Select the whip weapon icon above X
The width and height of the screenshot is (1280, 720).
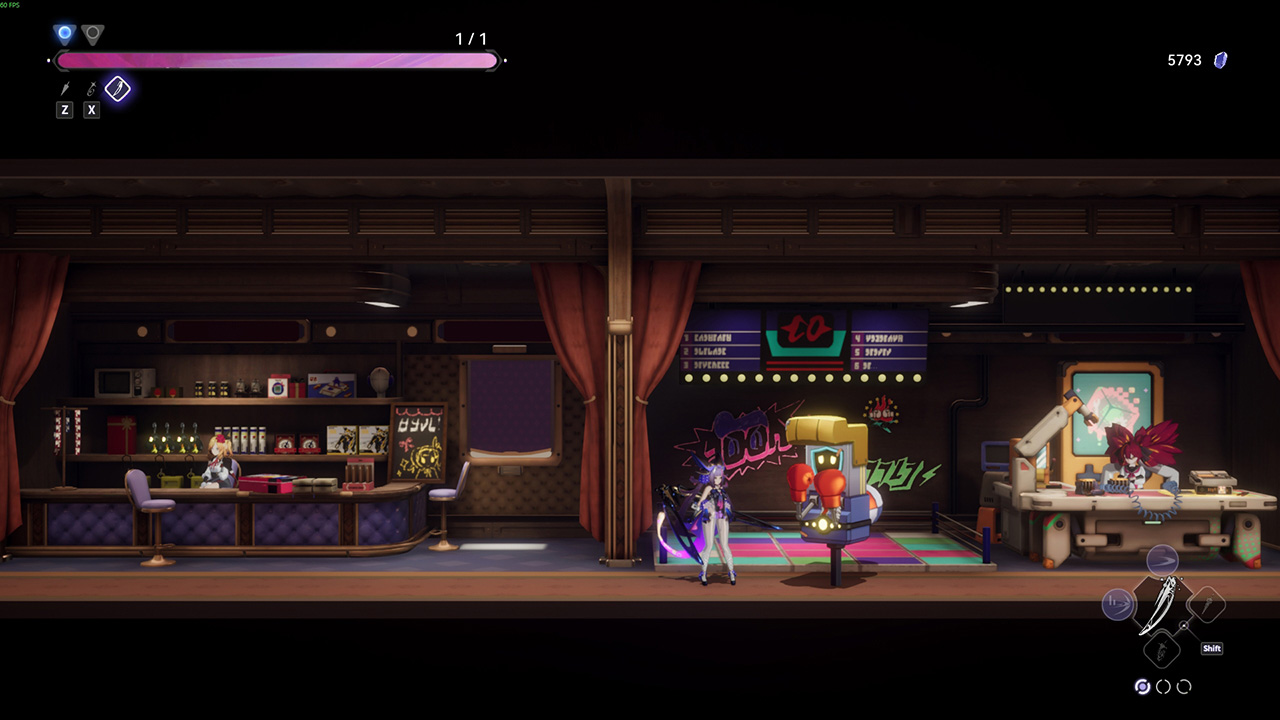pos(91,90)
